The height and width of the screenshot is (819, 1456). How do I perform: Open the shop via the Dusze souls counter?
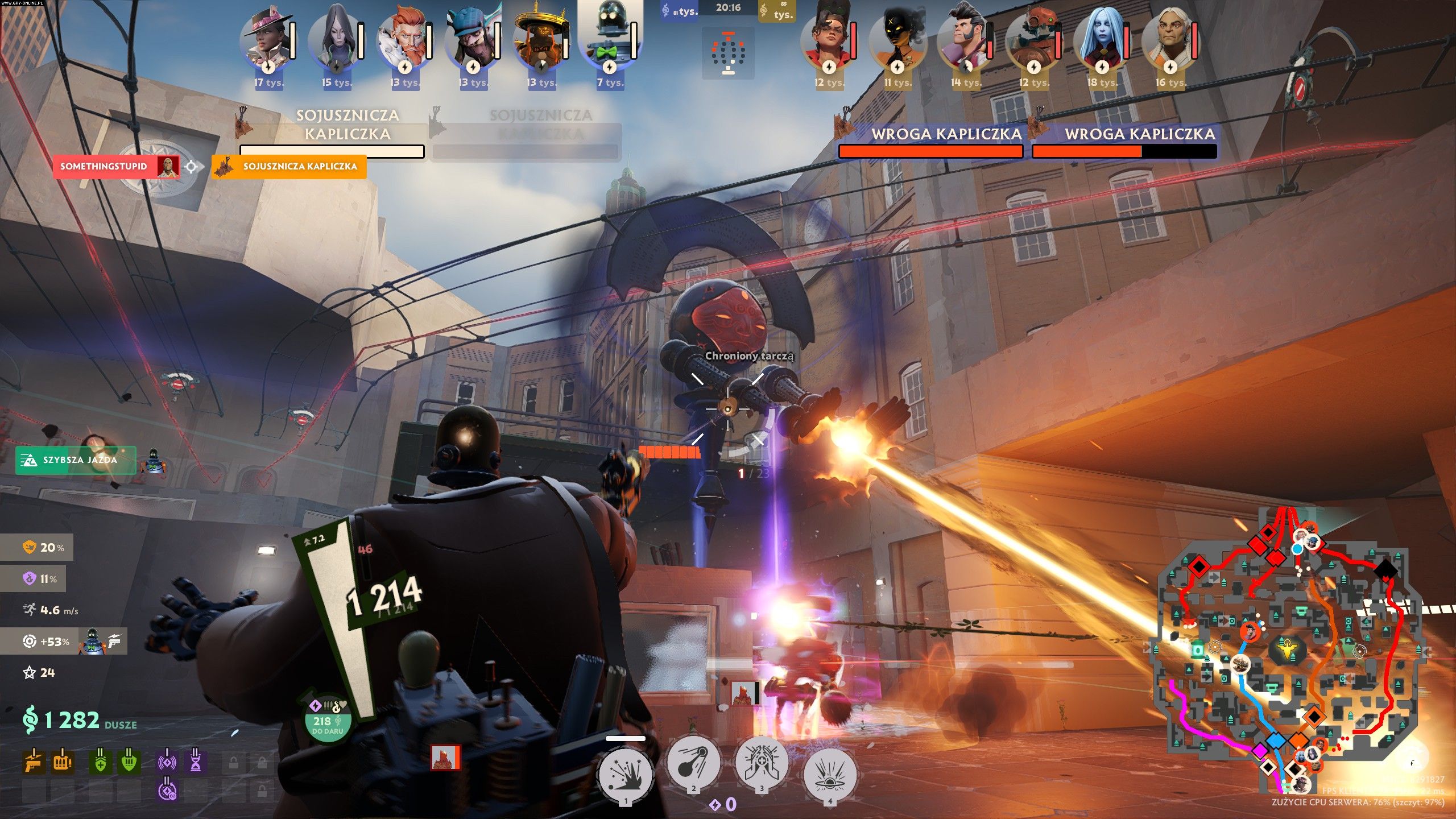tap(80, 721)
